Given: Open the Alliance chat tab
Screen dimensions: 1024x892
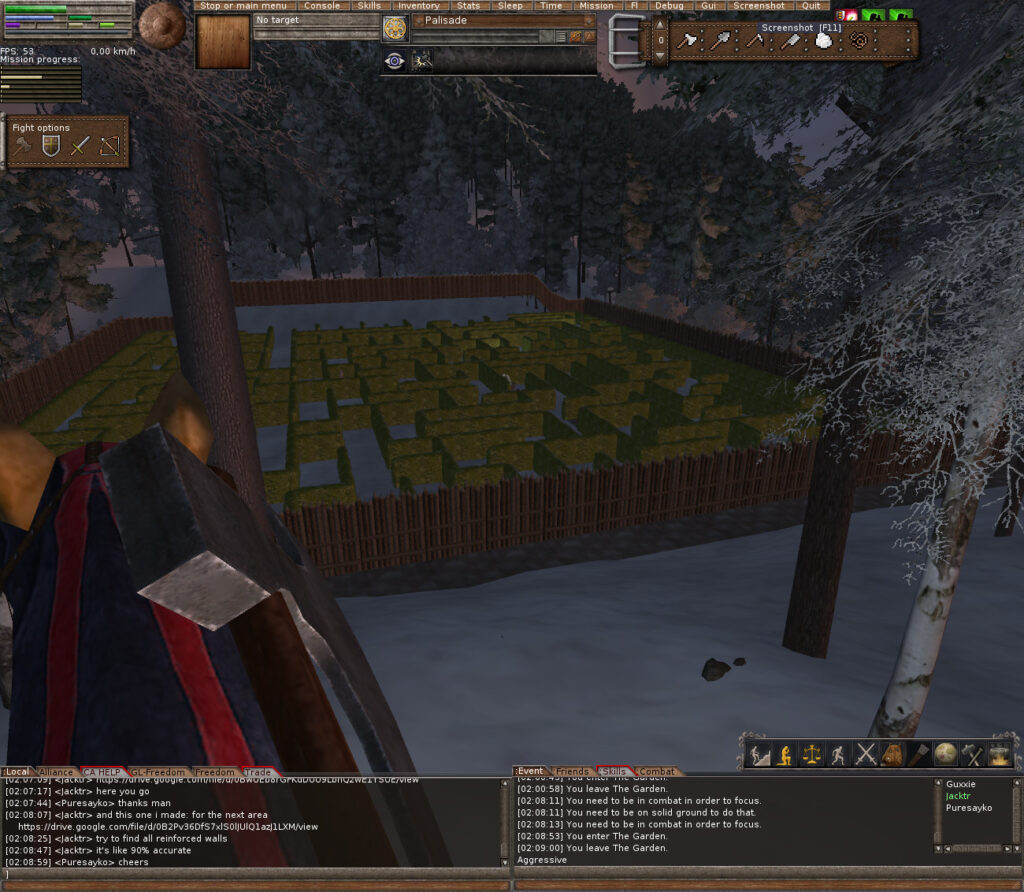Looking at the screenshot, I should (x=55, y=772).
